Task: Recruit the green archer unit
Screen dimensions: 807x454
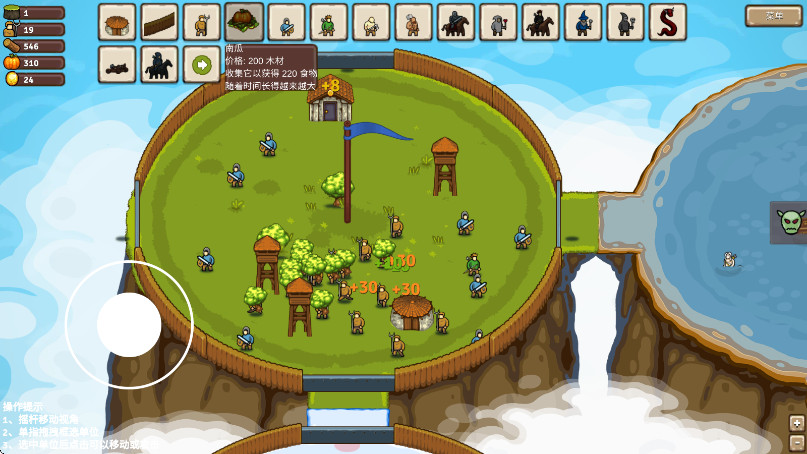Action: tap(328, 22)
